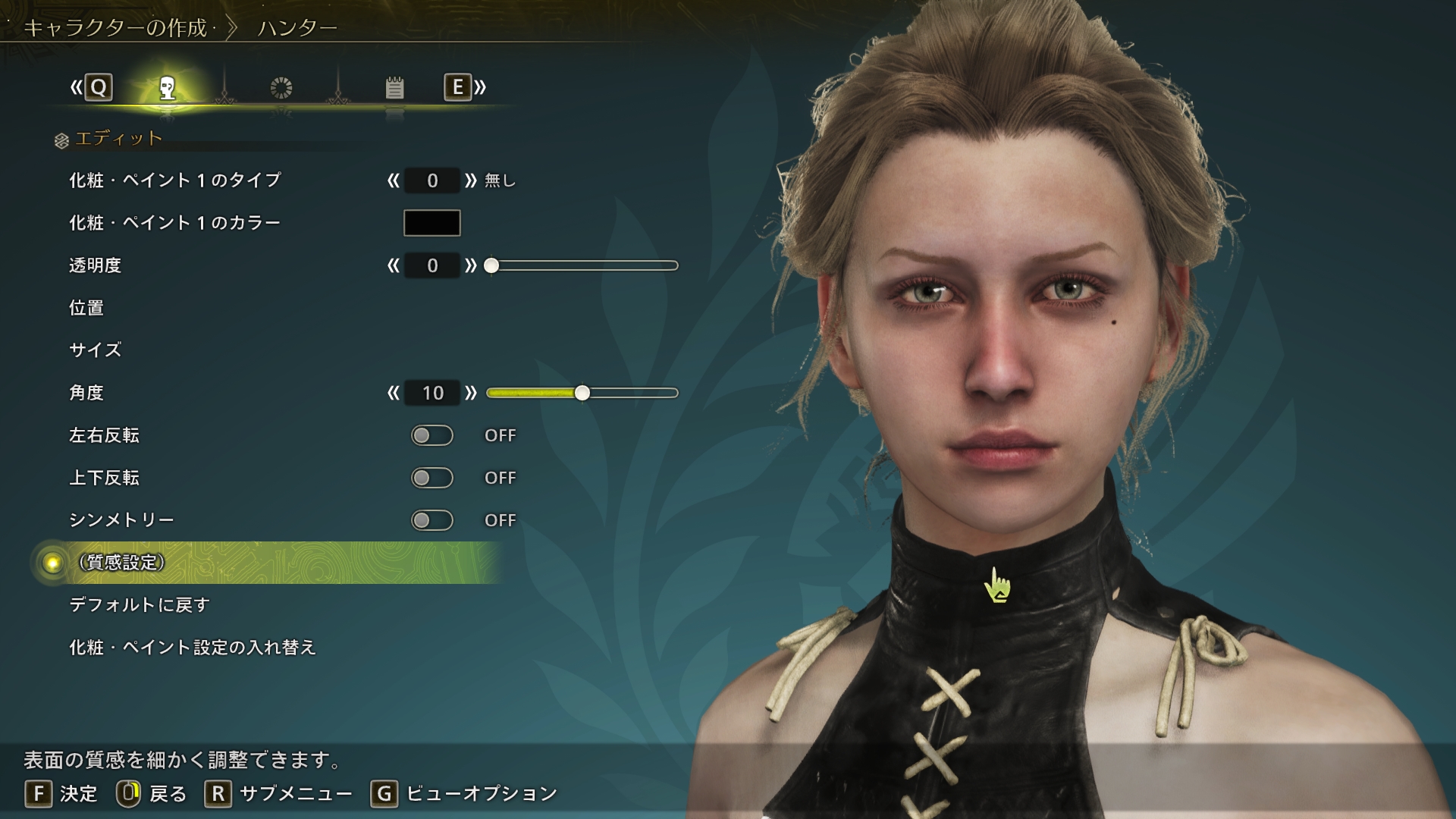Image resolution: width=1456 pixels, height=819 pixels.
Task: Switch to the notepad tab
Action: (394, 88)
